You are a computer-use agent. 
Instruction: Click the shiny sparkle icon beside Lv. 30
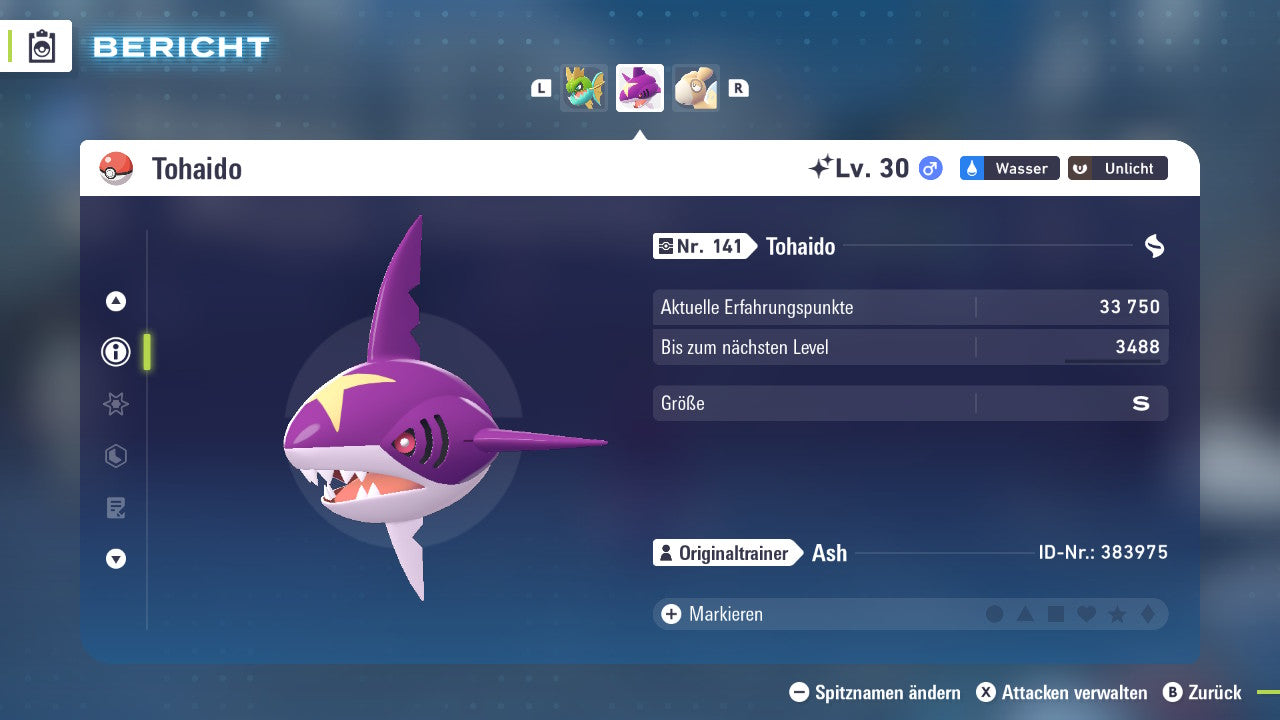[823, 167]
